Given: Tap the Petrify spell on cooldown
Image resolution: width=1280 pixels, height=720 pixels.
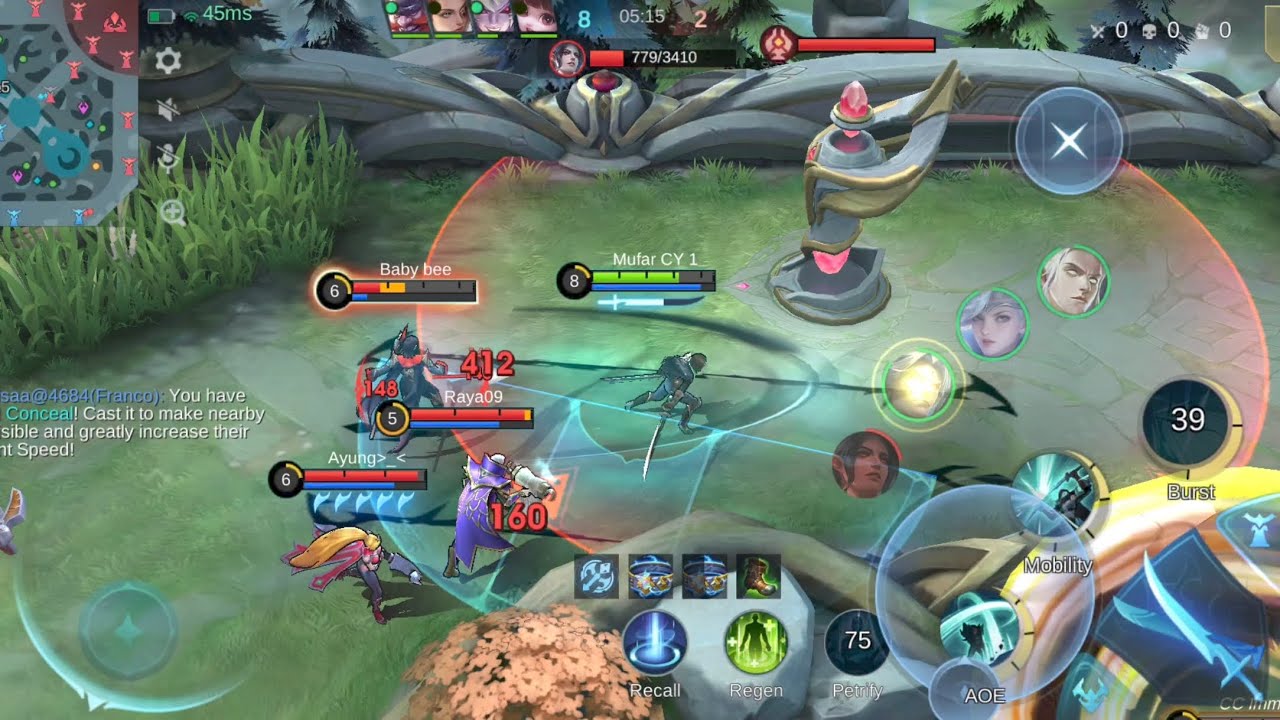Looking at the screenshot, I should pyautogui.click(x=857, y=643).
